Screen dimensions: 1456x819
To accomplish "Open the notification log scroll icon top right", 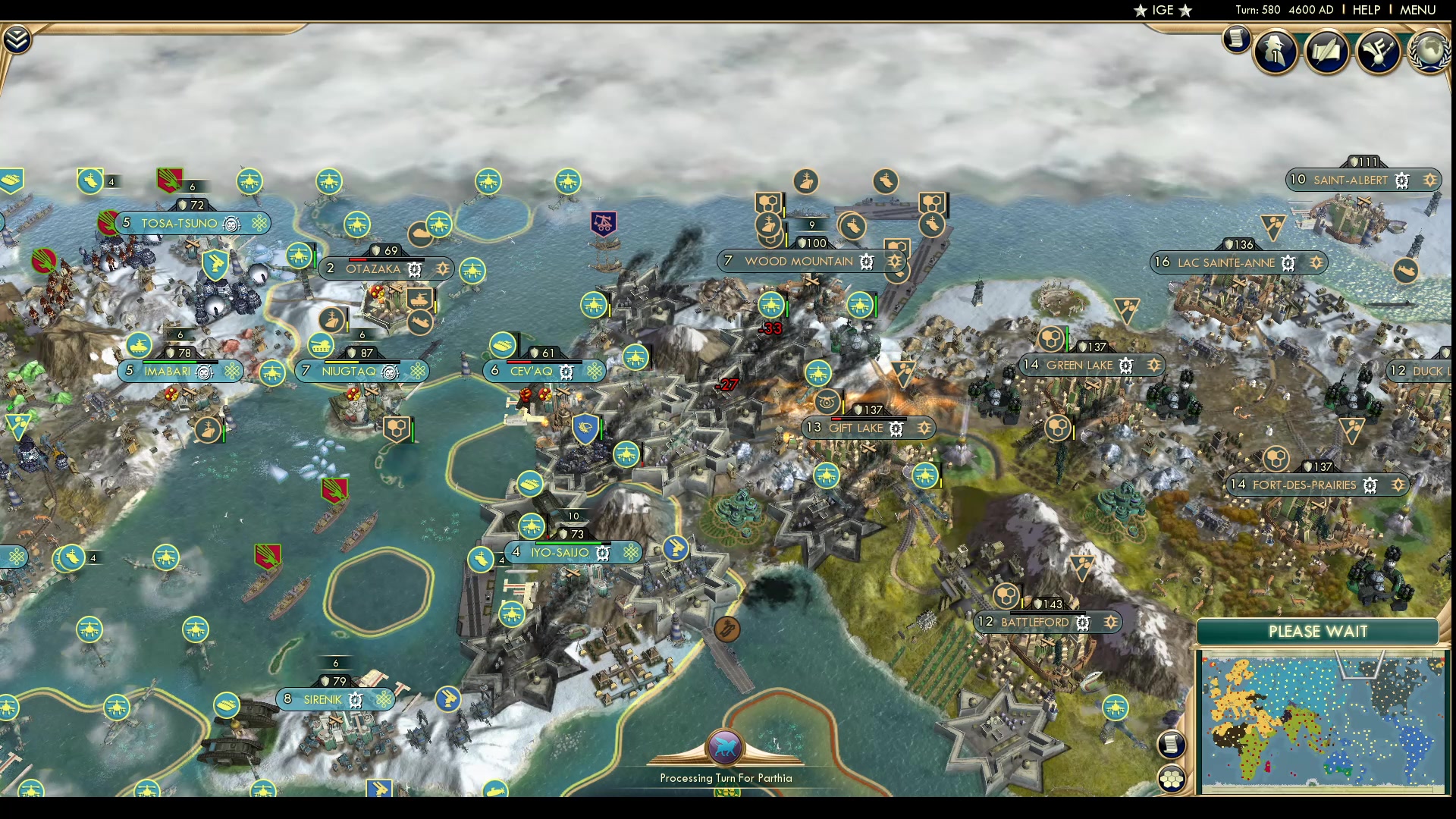I will point(1236,39).
